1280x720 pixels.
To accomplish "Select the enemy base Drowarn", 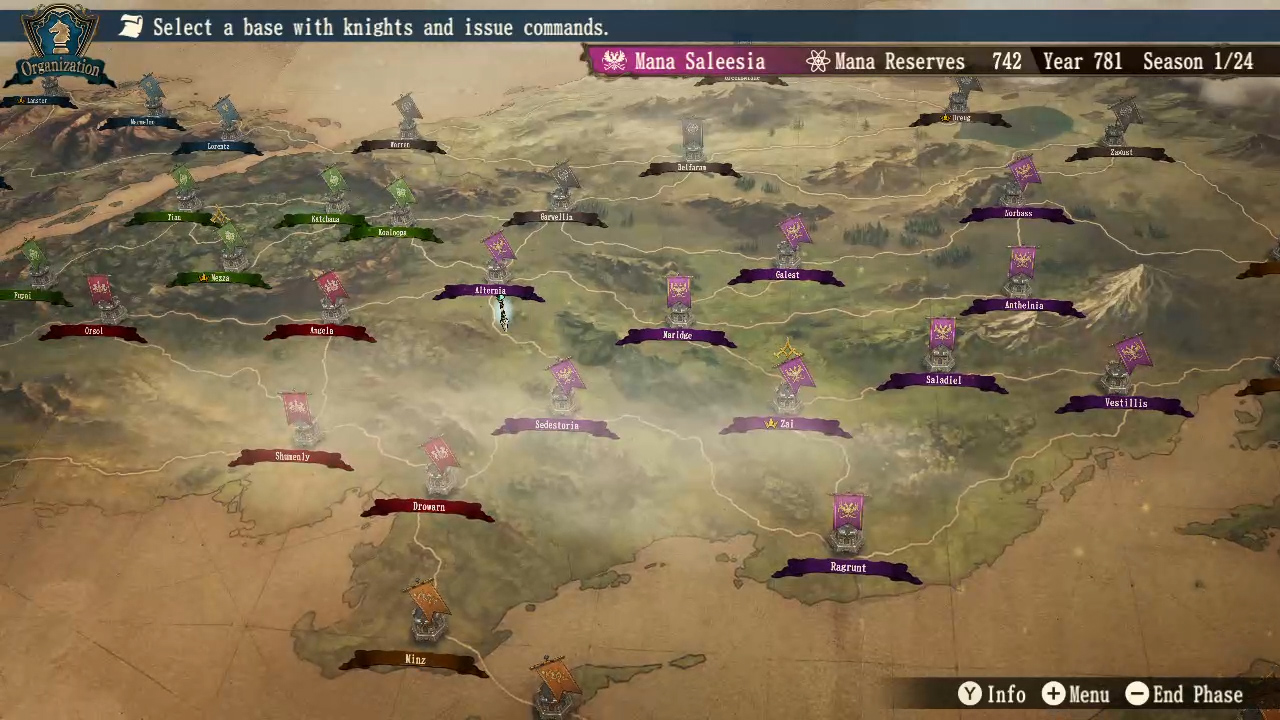I will click(428, 507).
